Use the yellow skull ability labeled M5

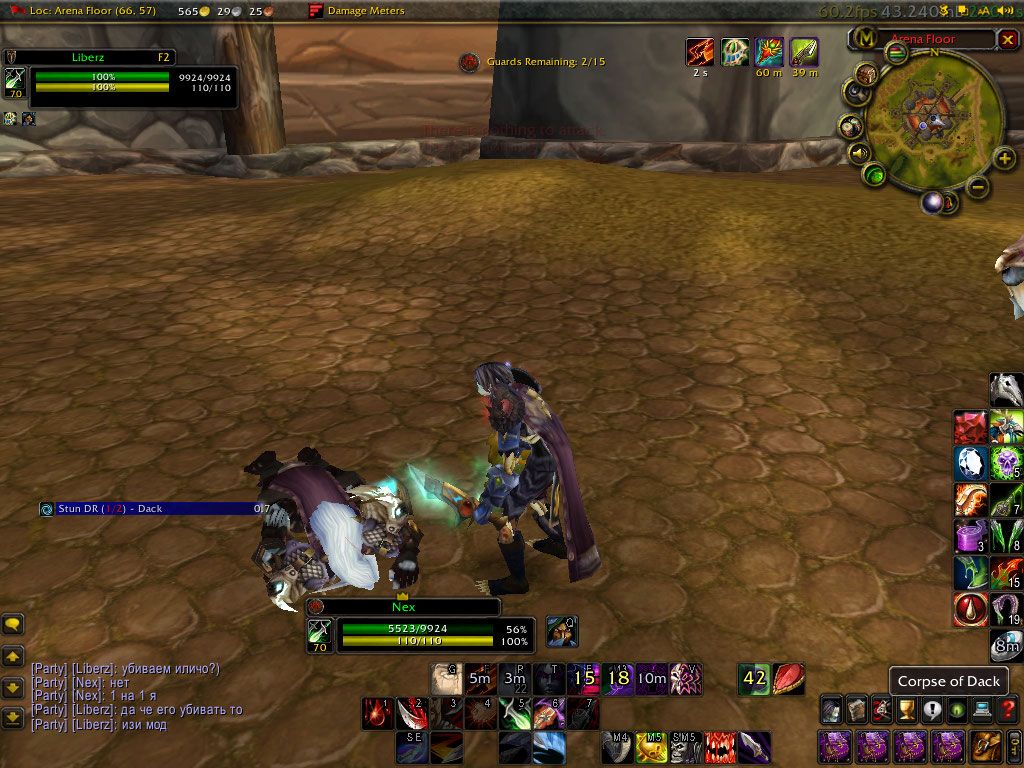[652, 746]
